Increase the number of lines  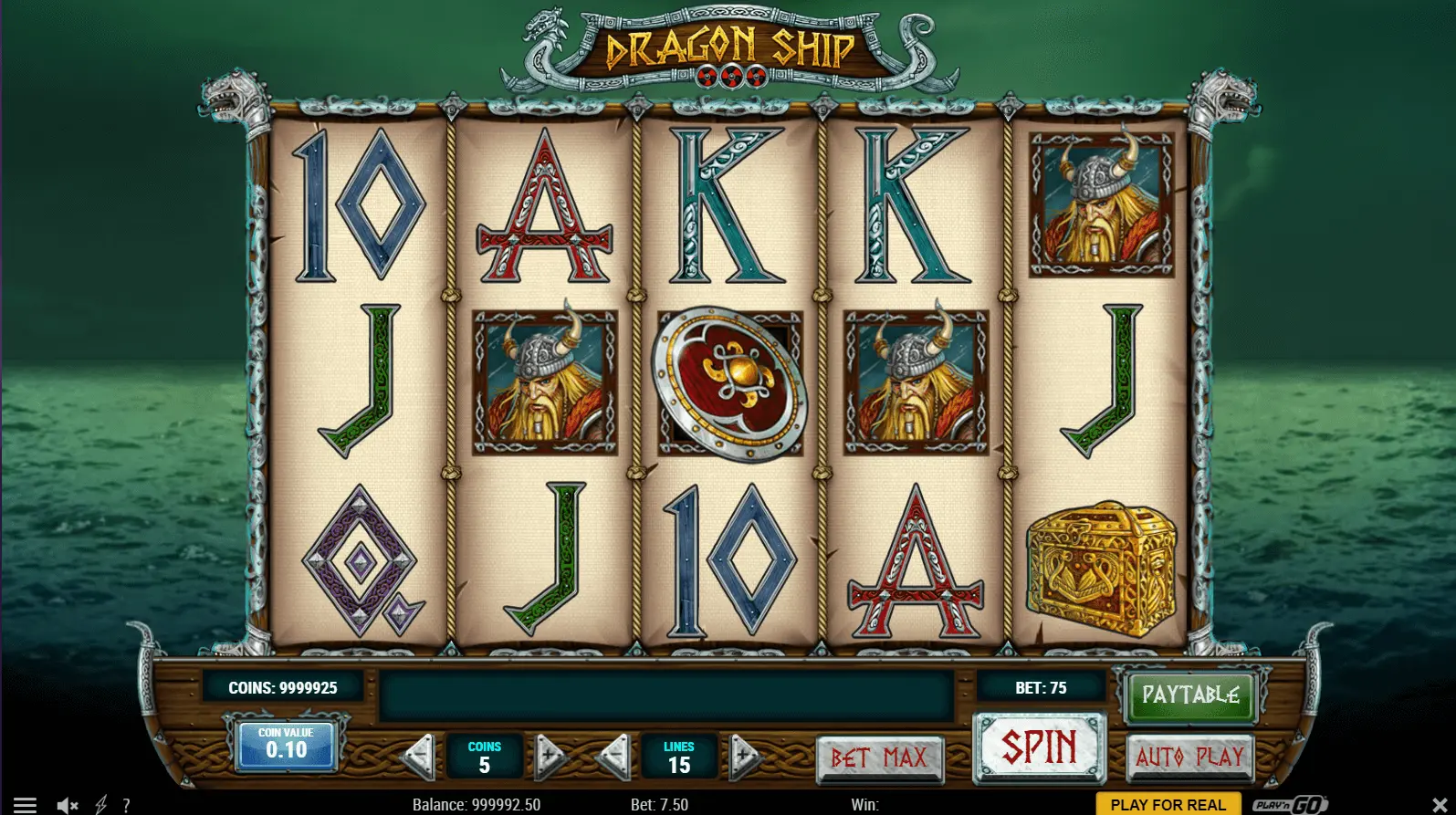[x=745, y=755]
